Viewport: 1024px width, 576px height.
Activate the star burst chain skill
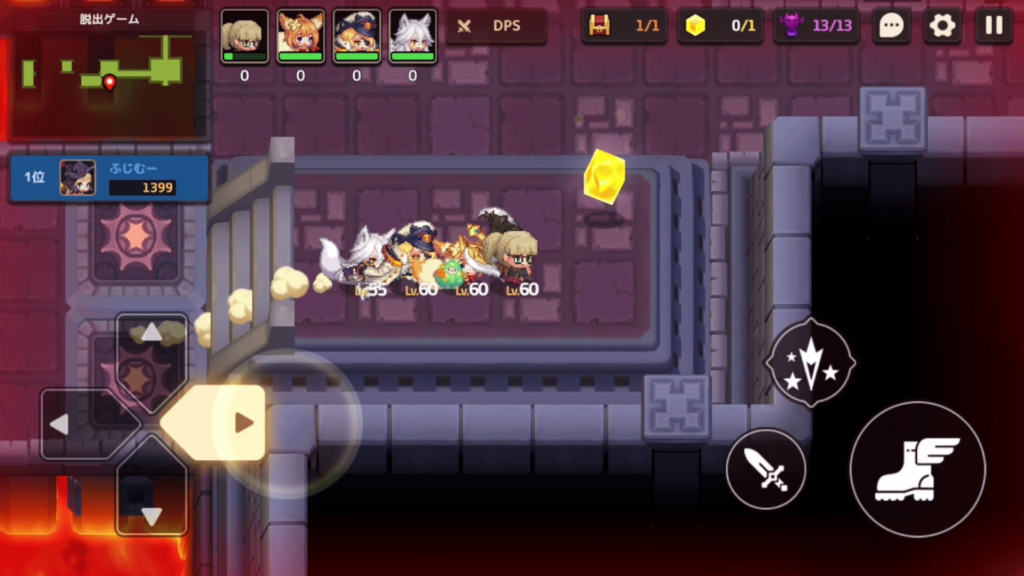810,362
